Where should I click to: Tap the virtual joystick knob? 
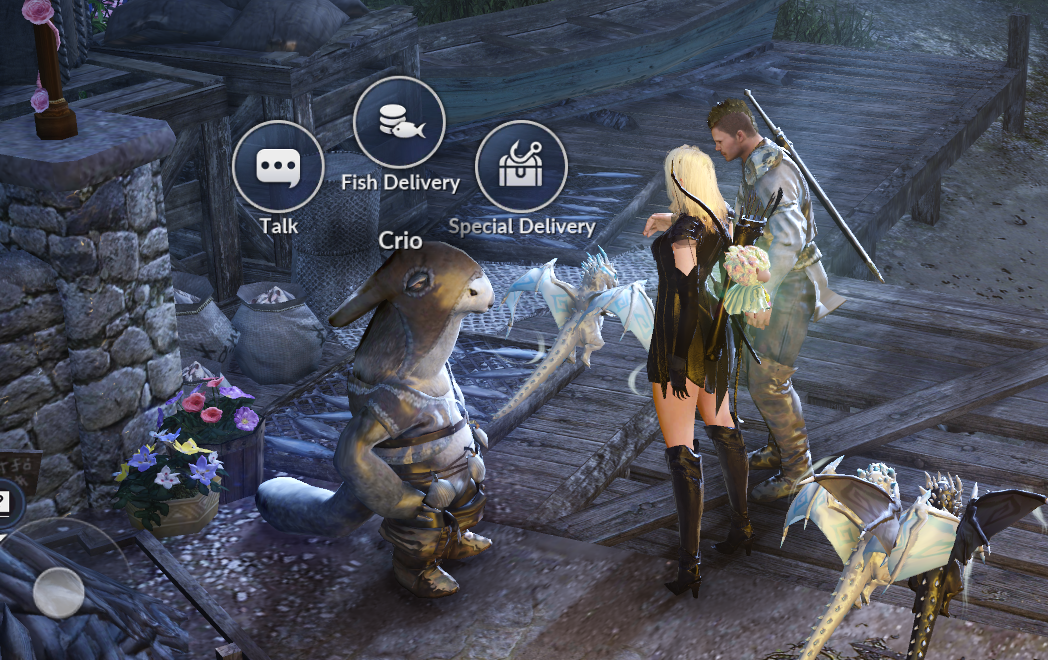pyautogui.click(x=58, y=592)
